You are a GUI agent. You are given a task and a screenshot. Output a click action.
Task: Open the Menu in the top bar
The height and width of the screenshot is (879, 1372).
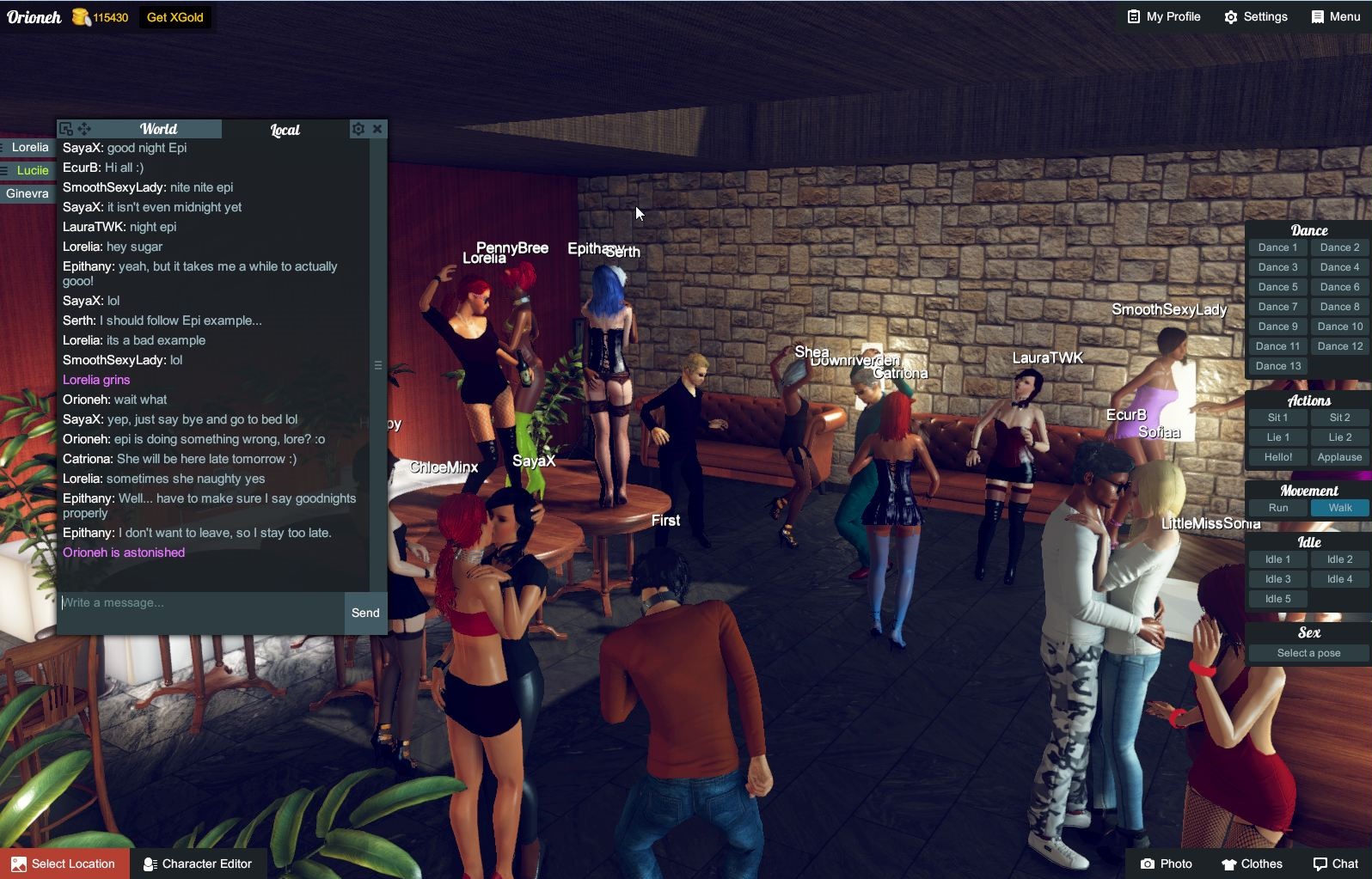pyautogui.click(x=1333, y=16)
